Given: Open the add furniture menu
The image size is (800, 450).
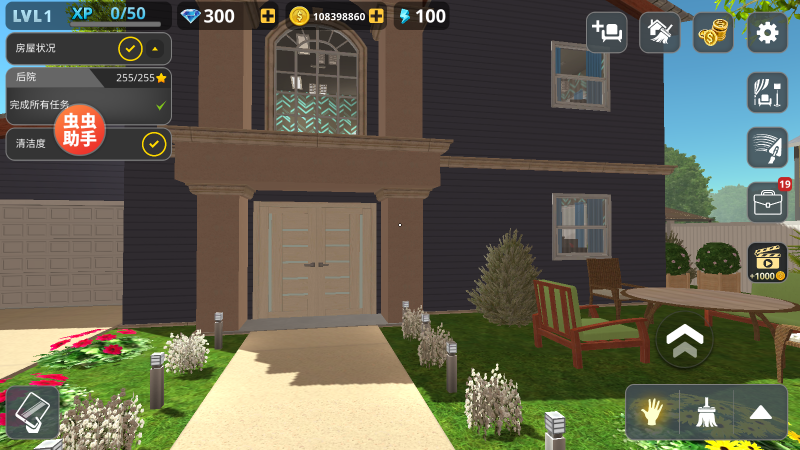Looking at the screenshot, I should click(x=606, y=33).
